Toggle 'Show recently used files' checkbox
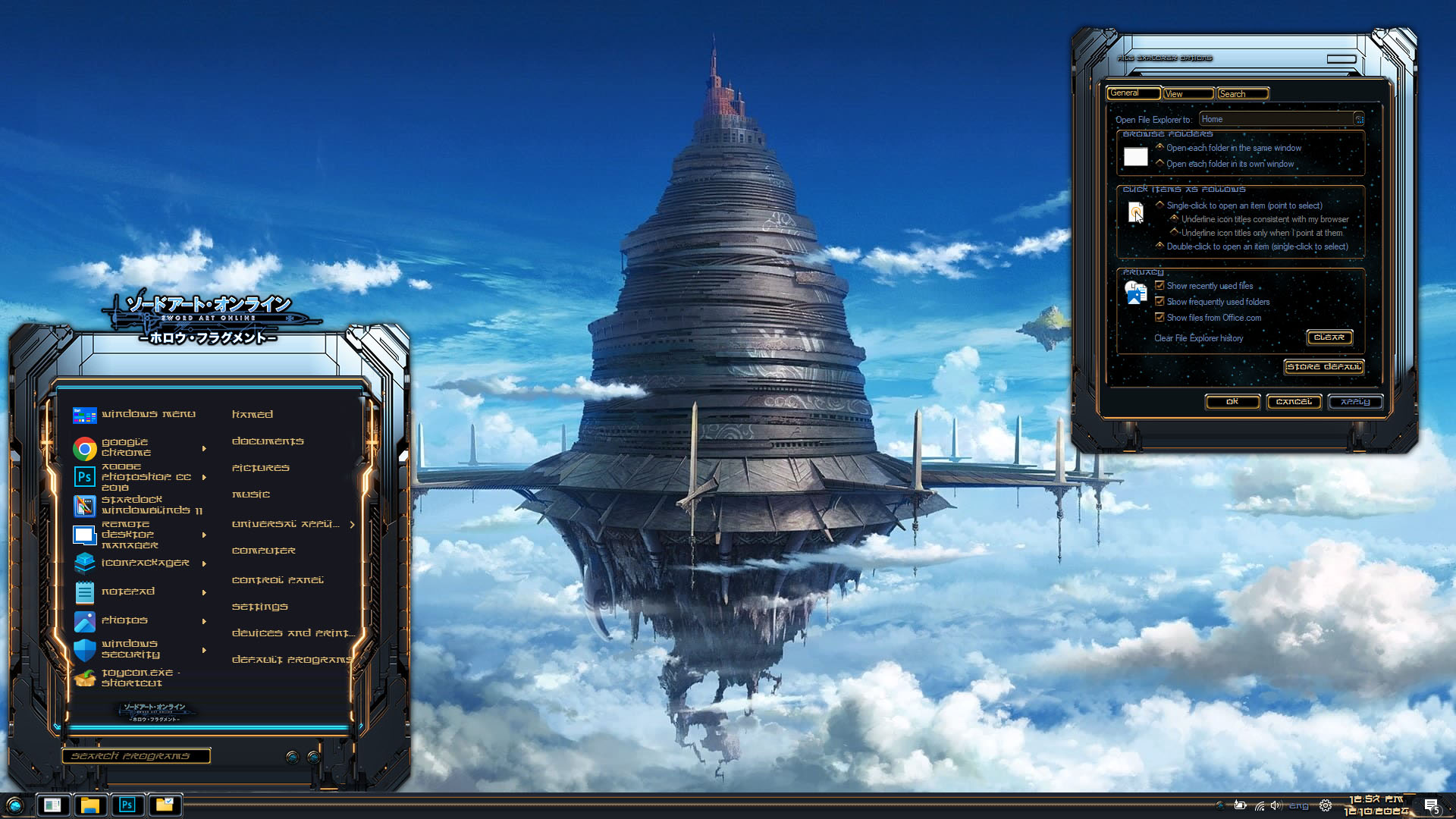 tap(1159, 286)
